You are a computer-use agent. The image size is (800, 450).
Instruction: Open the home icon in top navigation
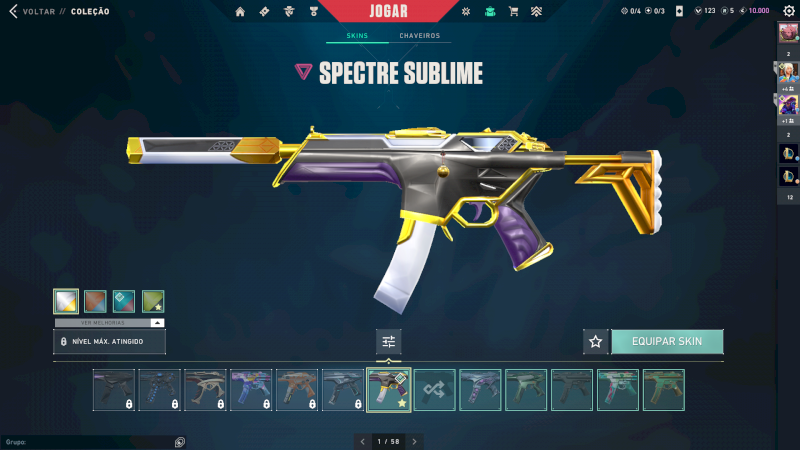pos(240,12)
